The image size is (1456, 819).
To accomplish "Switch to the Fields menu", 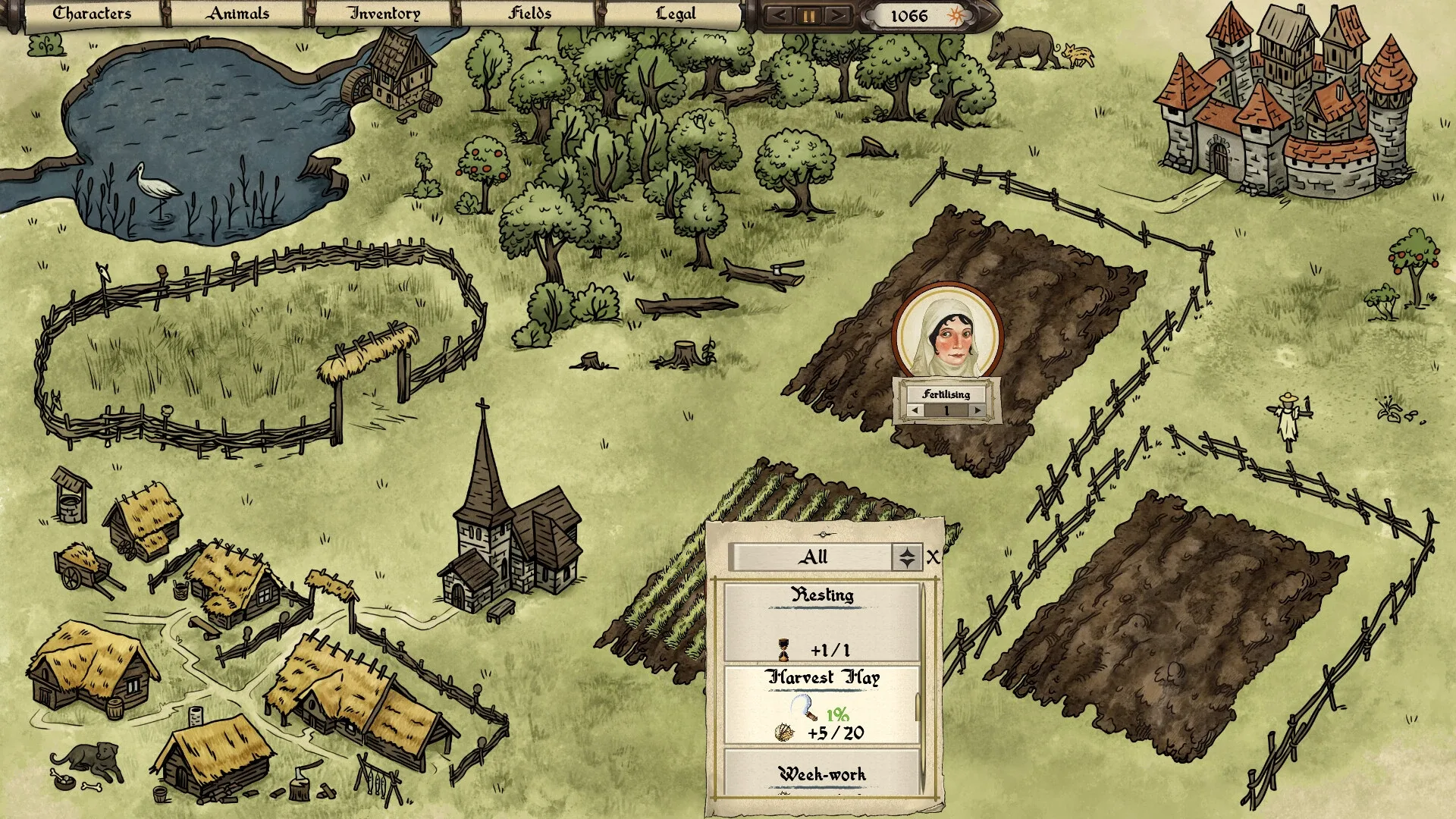I will pyautogui.click(x=530, y=14).
